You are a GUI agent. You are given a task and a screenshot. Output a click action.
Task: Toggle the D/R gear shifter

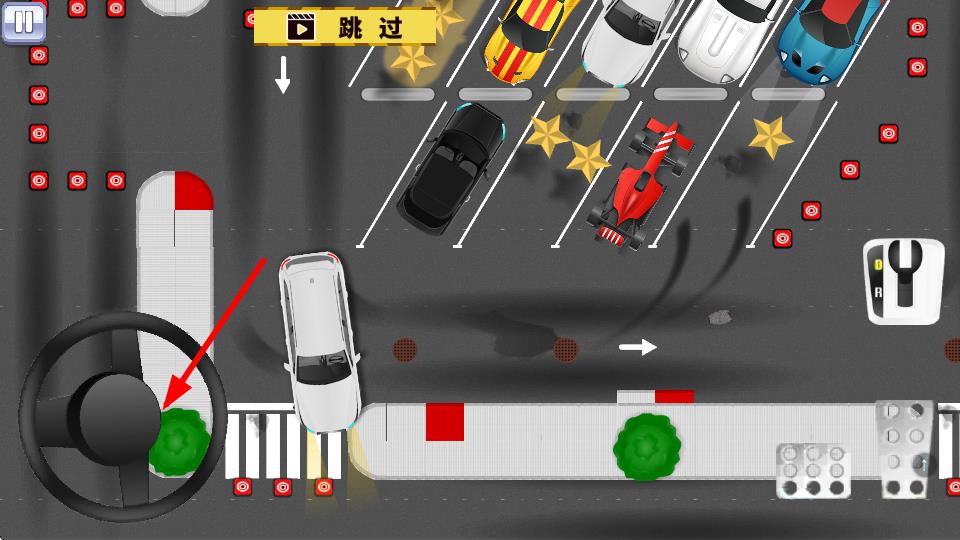(x=904, y=281)
